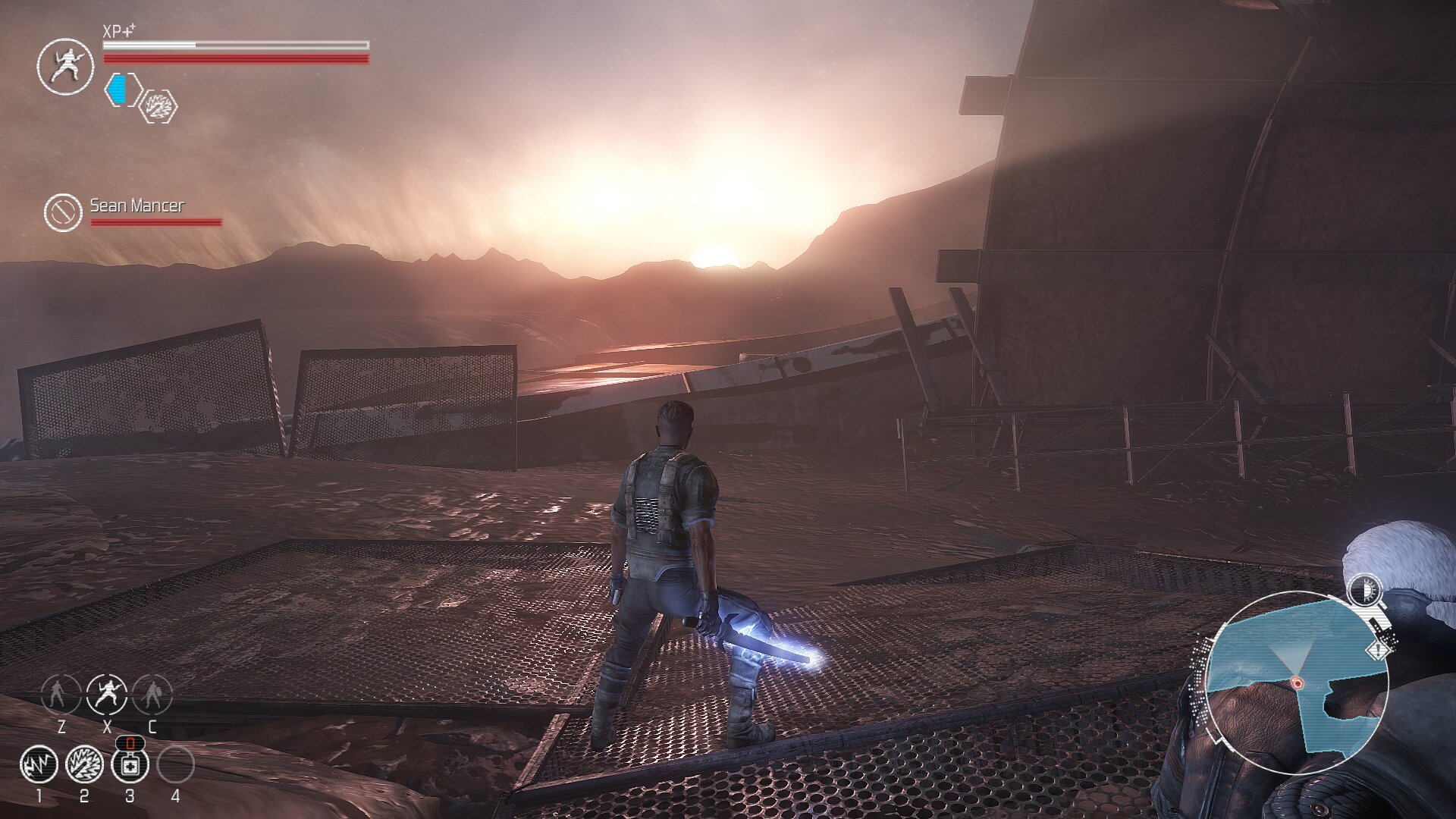
Task: Switch to the shield guard stance icon
Action: pyautogui.click(x=152, y=694)
